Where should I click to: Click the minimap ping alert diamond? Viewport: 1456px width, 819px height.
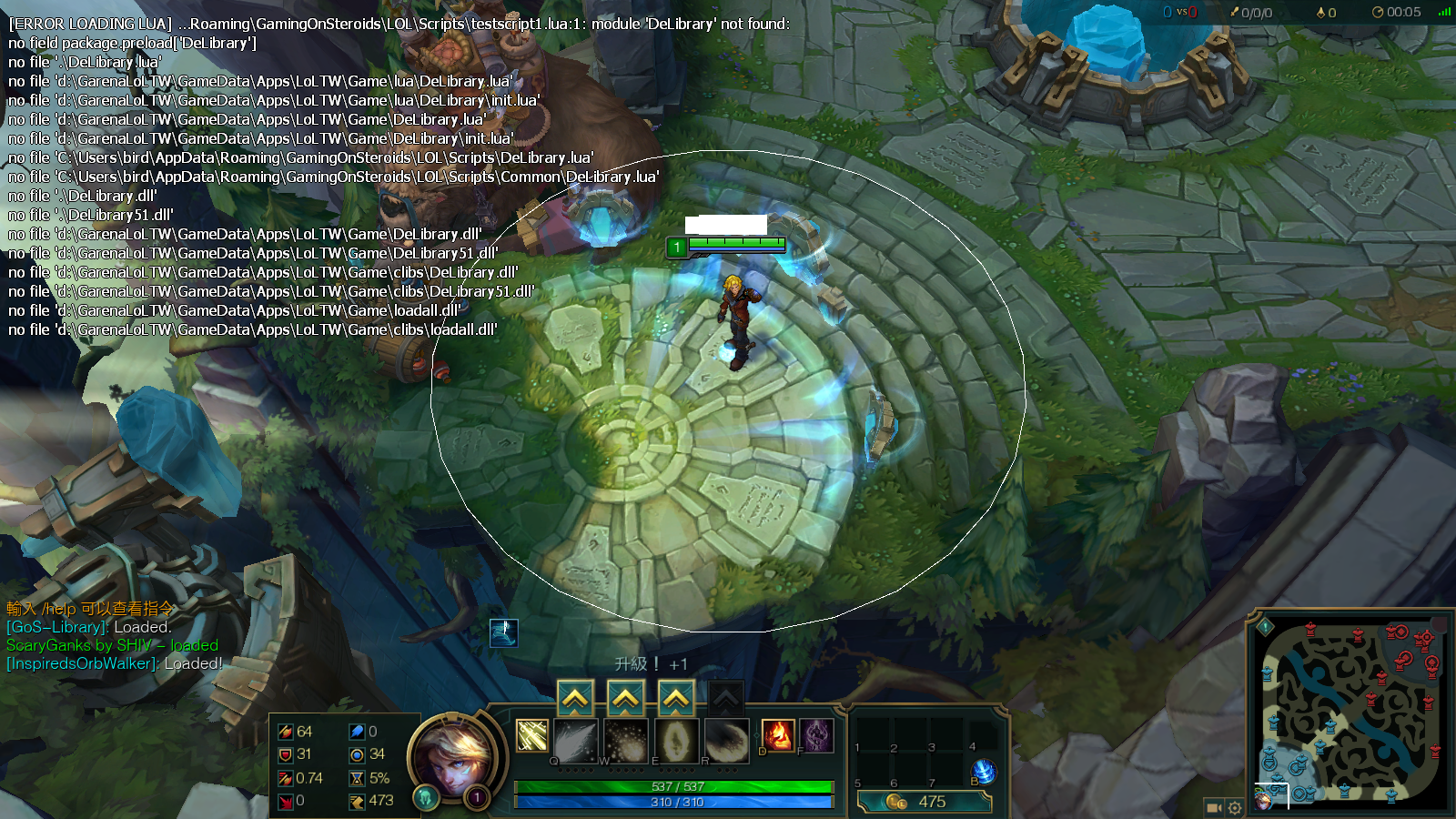coord(1265,626)
